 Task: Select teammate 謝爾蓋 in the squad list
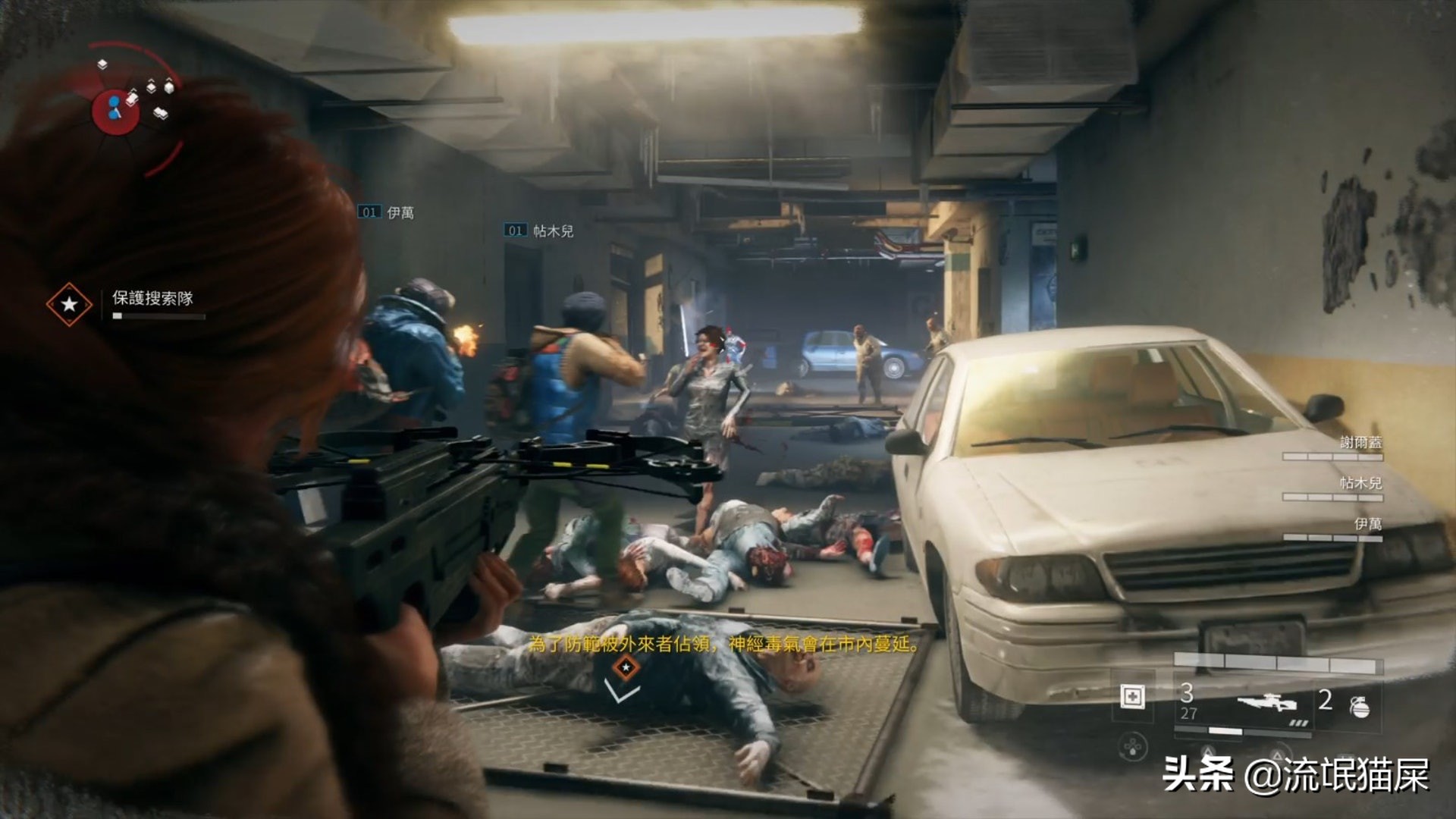(x=1360, y=443)
